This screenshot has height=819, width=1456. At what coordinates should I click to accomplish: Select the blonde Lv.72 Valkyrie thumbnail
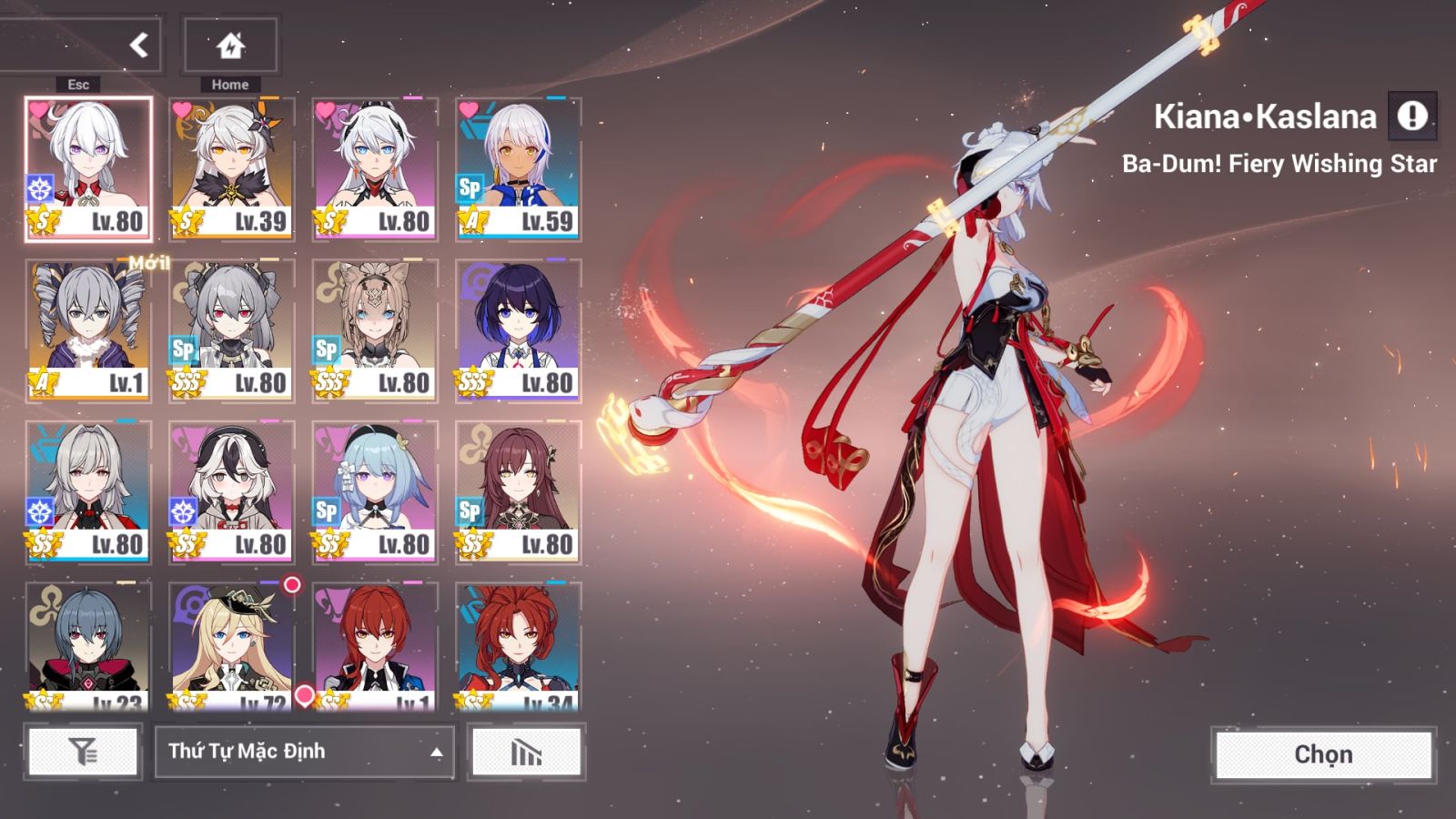(229, 637)
